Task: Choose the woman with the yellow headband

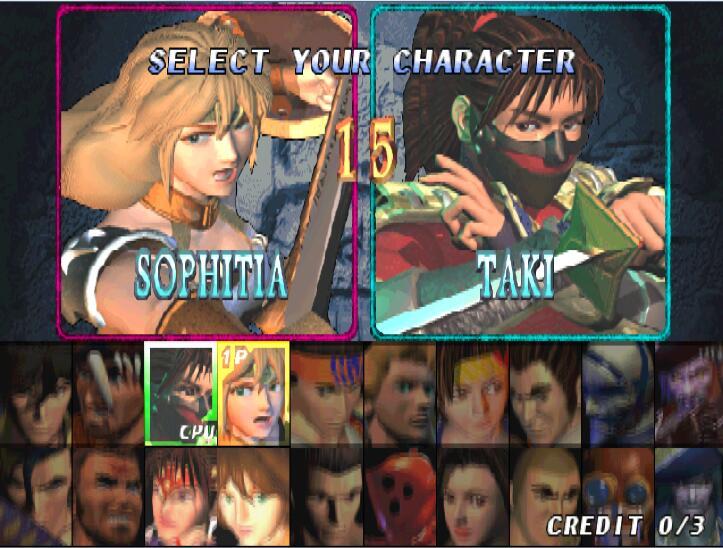Action: pos(472,394)
